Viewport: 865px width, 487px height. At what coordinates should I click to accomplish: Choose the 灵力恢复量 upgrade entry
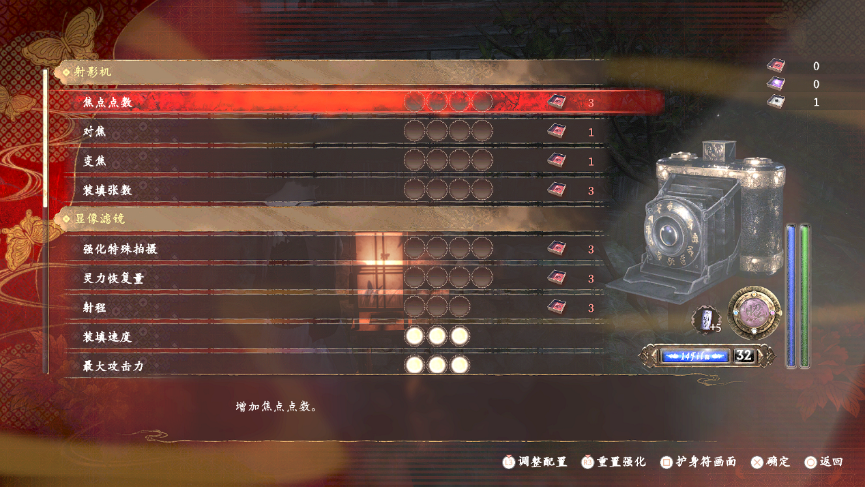pos(114,278)
